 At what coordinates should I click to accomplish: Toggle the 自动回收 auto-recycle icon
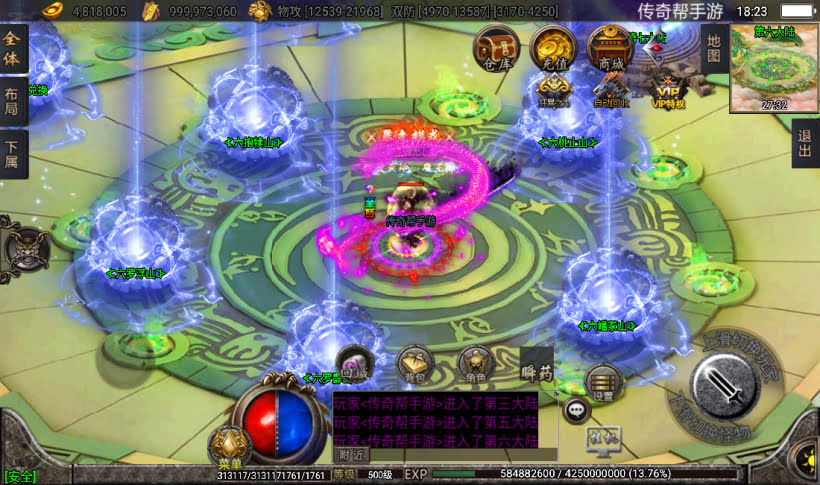[x=611, y=91]
